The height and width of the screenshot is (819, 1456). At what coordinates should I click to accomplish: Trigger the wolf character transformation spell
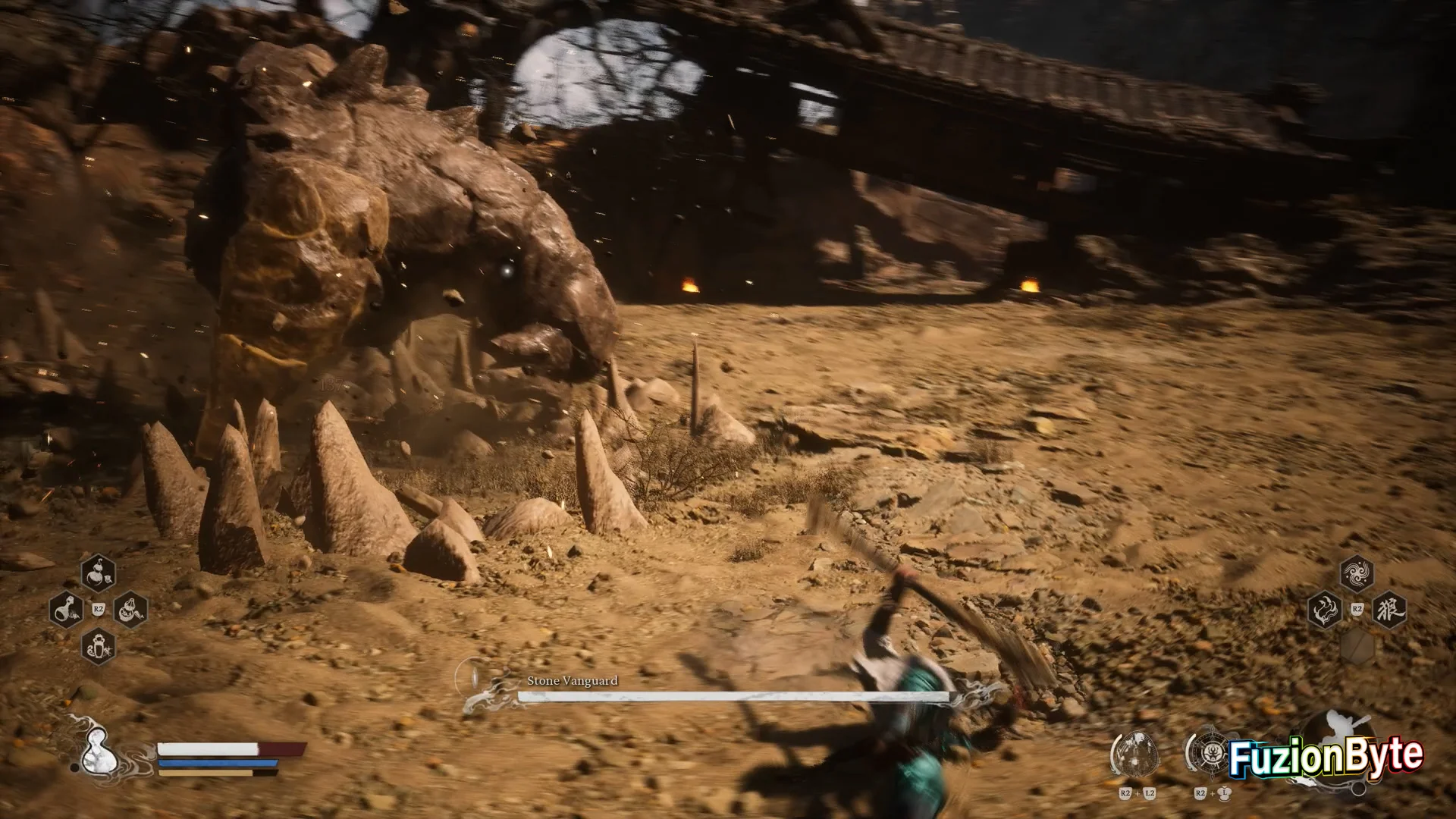(1389, 610)
